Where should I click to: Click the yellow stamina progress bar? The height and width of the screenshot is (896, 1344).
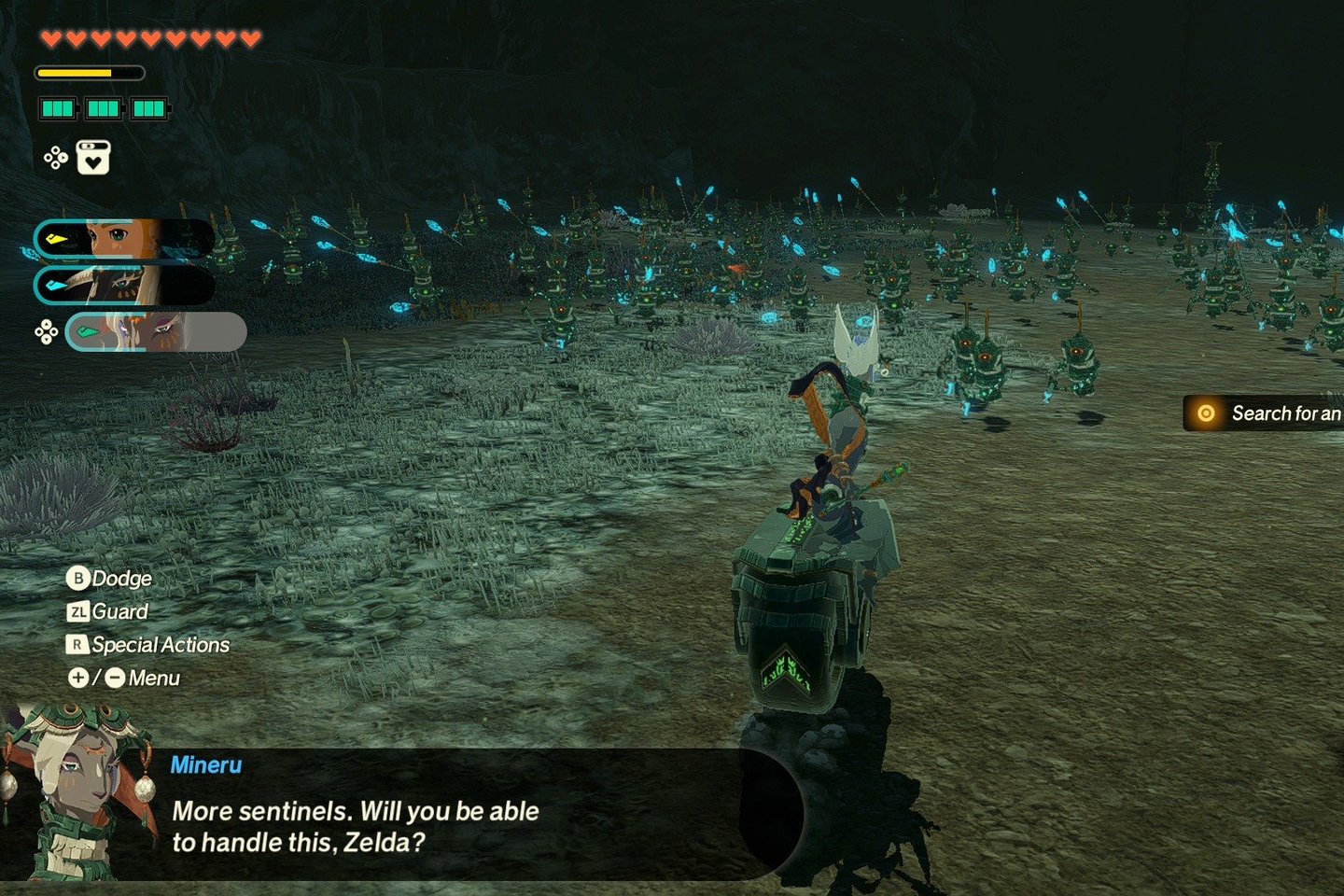(75, 72)
